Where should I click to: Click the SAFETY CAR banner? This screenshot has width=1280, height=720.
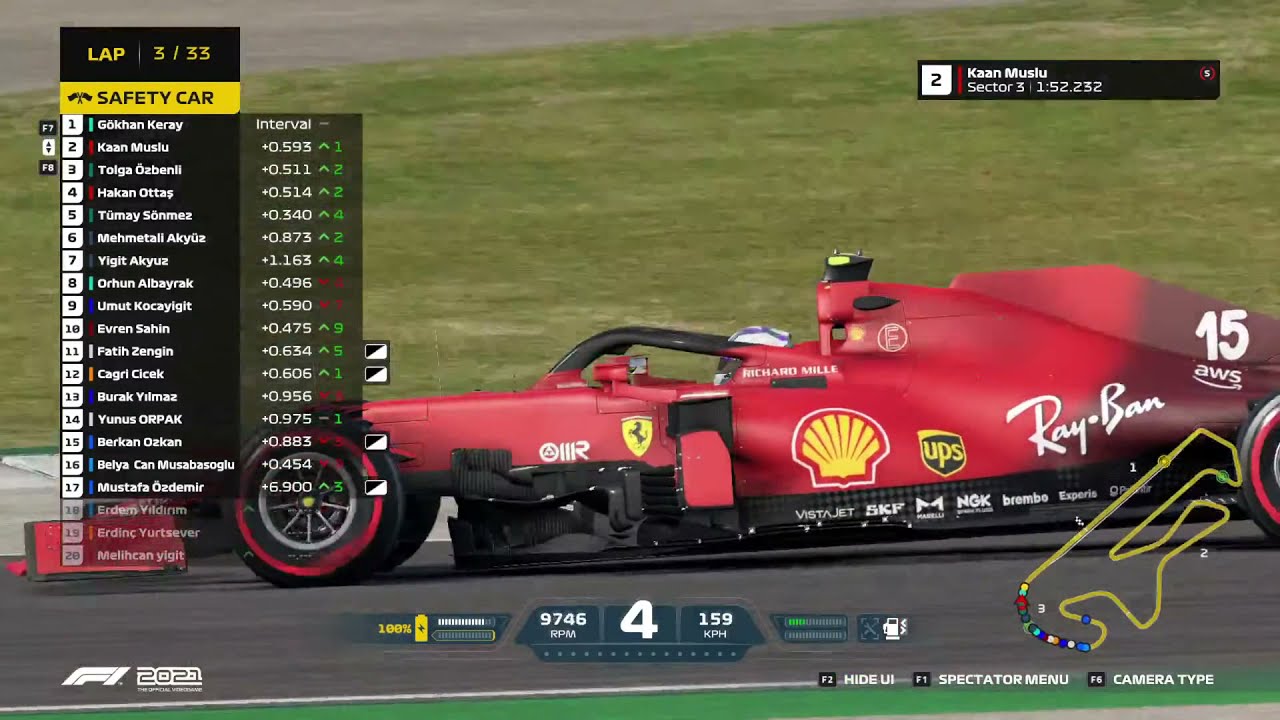click(x=150, y=97)
